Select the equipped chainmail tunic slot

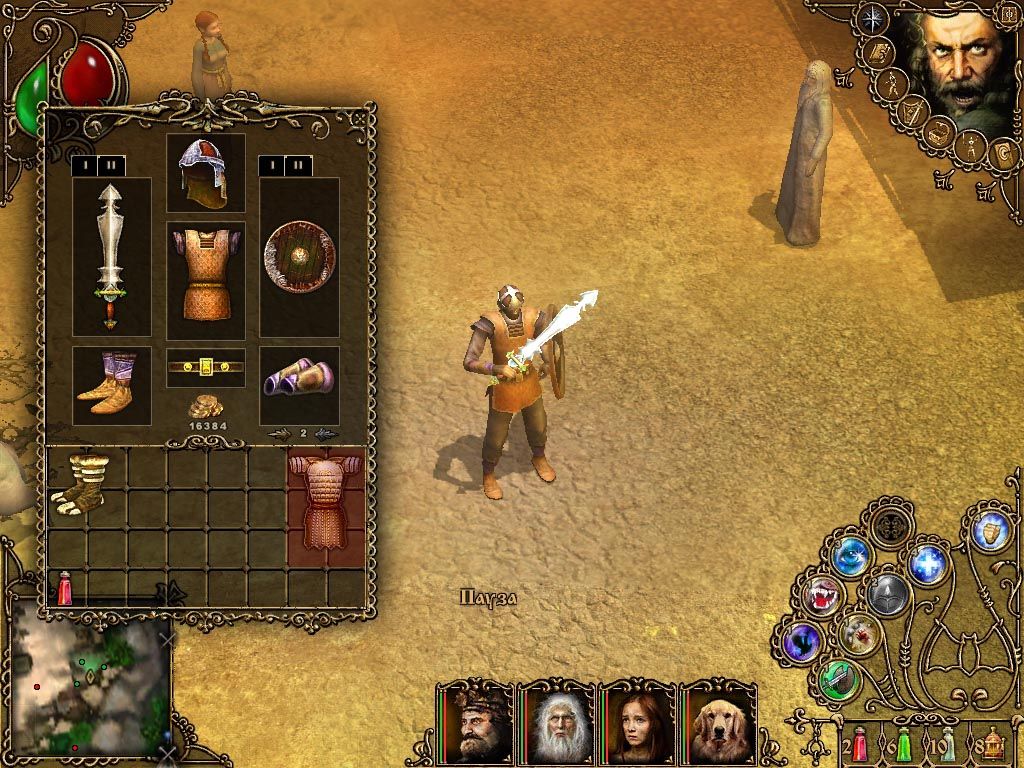click(205, 279)
